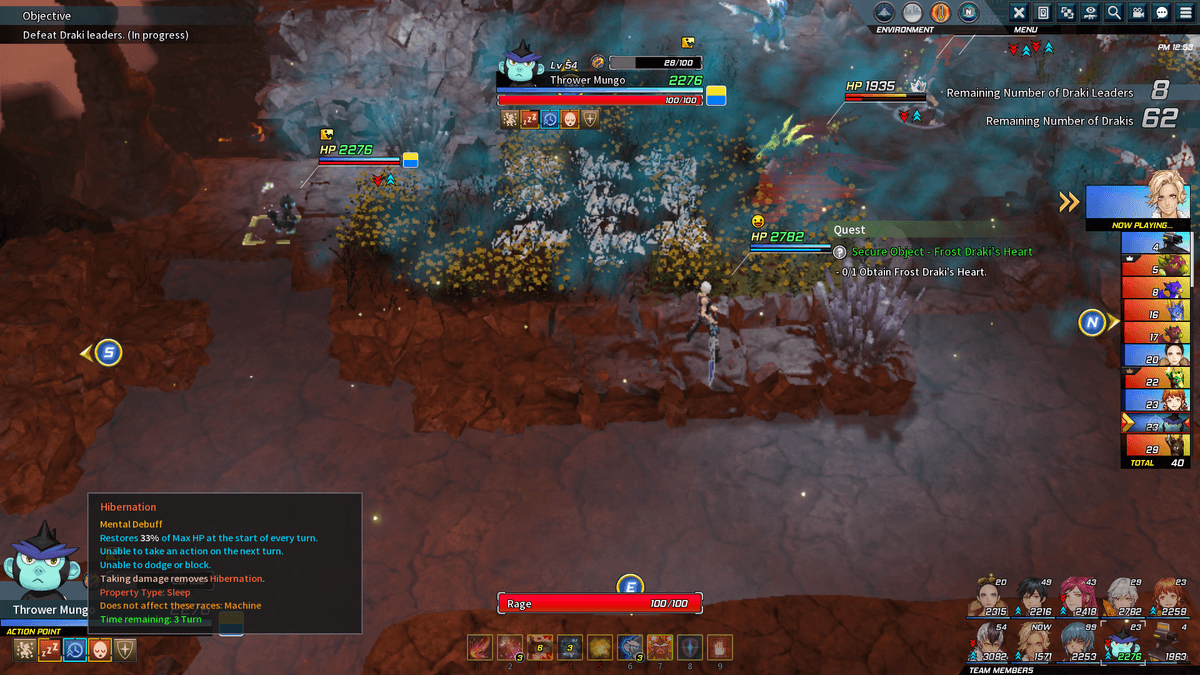Use the blue wolf skill in slot 6
The height and width of the screenshot is (675, 1200).
tap(630, 646)
